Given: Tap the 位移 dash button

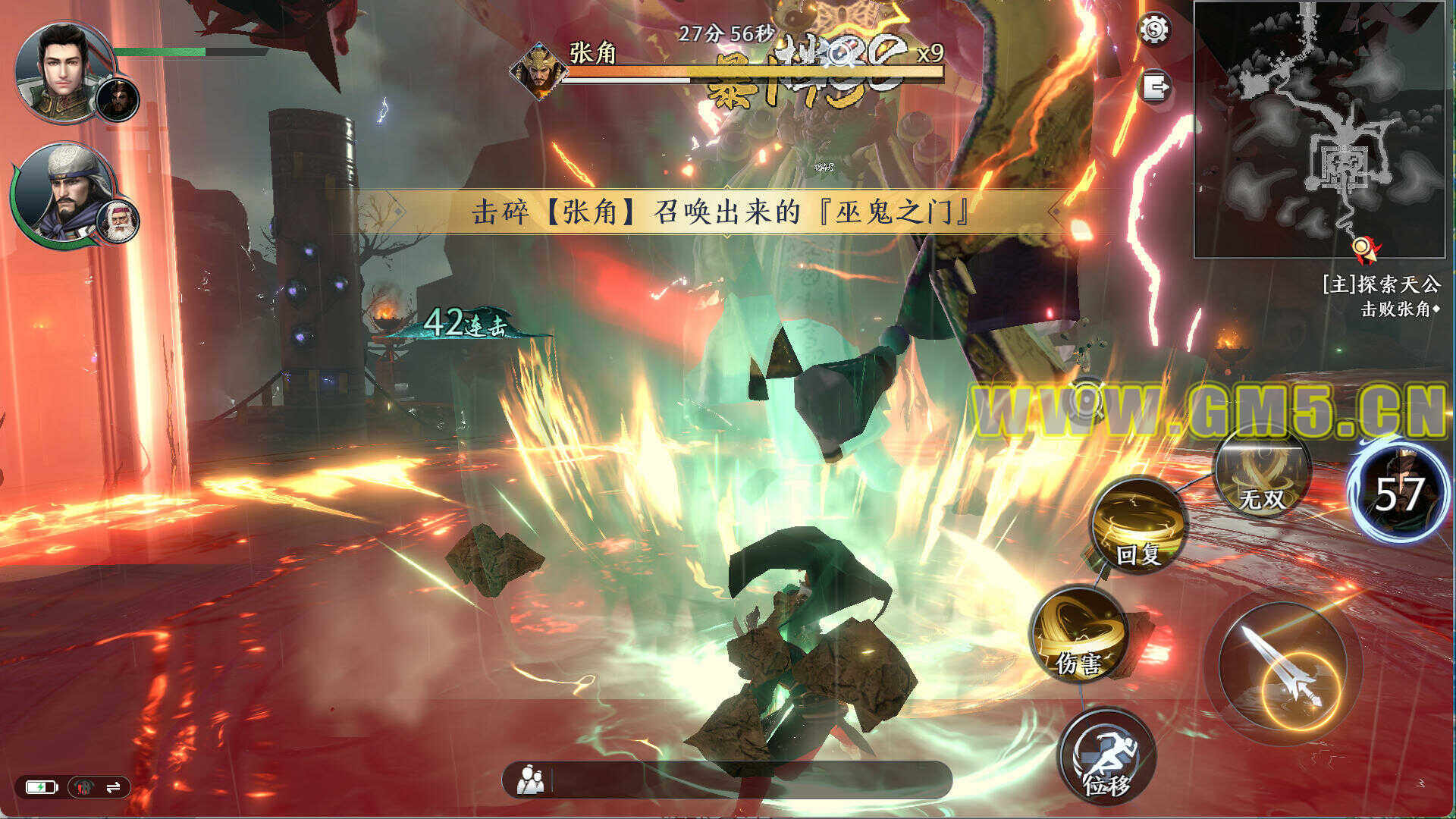Looking at the screenshot, I should 1107,756.
